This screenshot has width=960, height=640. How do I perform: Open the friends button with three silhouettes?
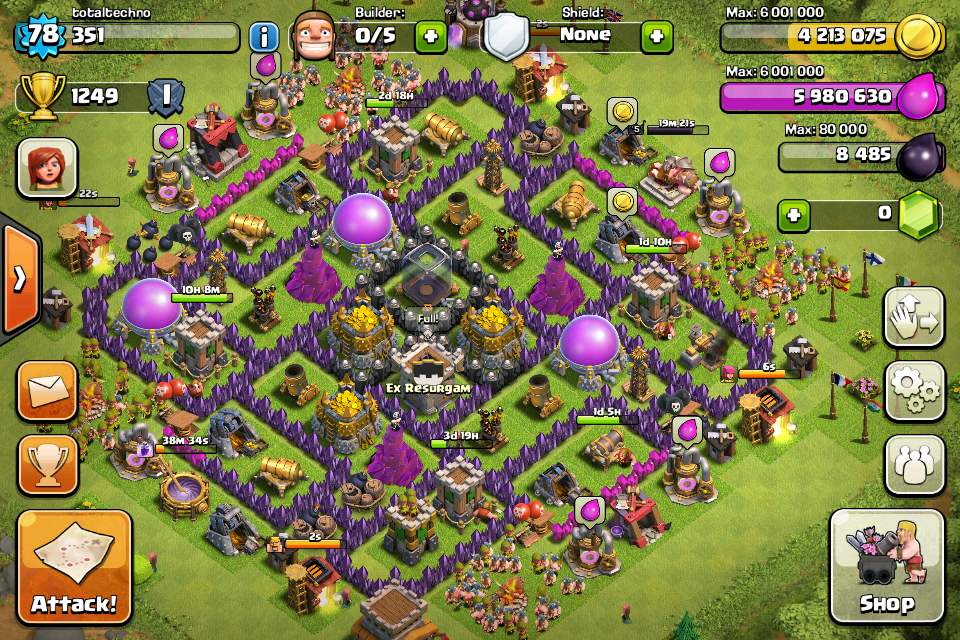914,464
